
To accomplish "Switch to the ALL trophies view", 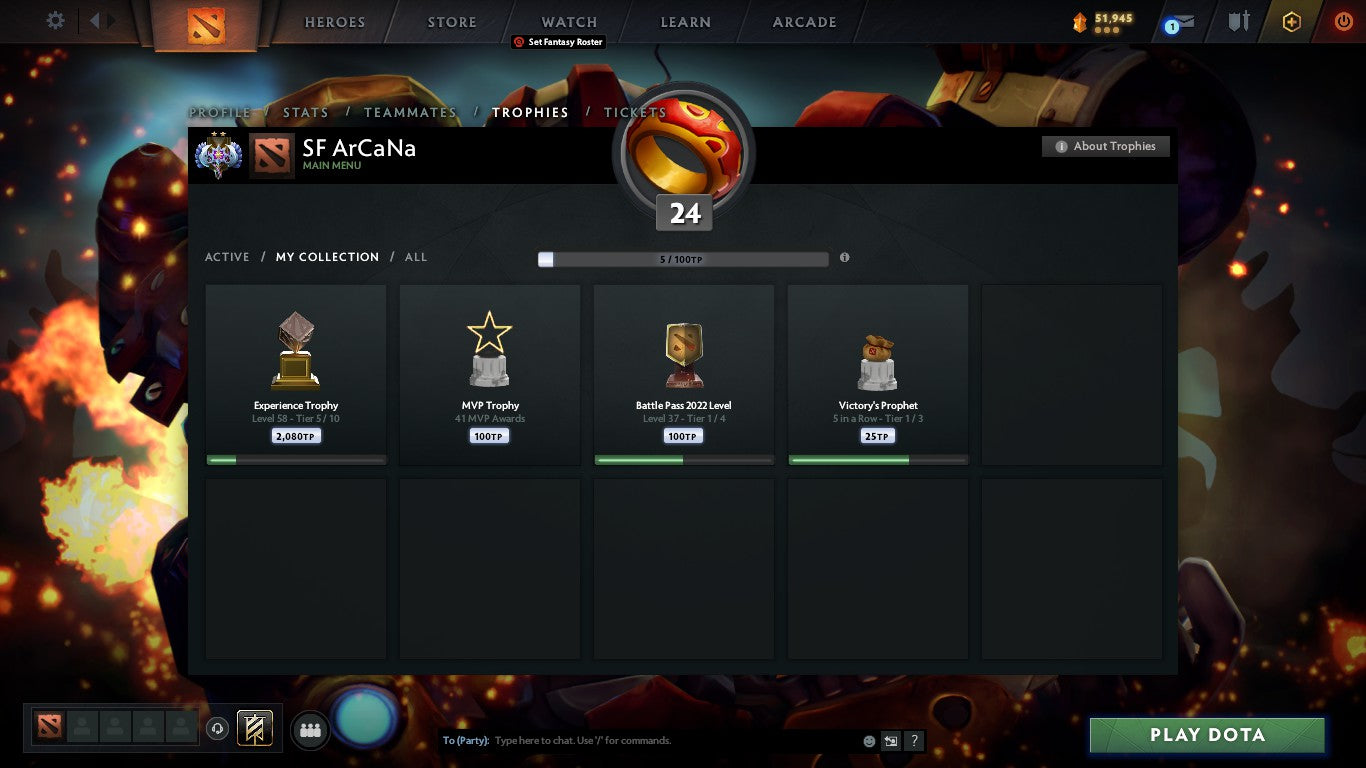I will [x=415, y=257].
